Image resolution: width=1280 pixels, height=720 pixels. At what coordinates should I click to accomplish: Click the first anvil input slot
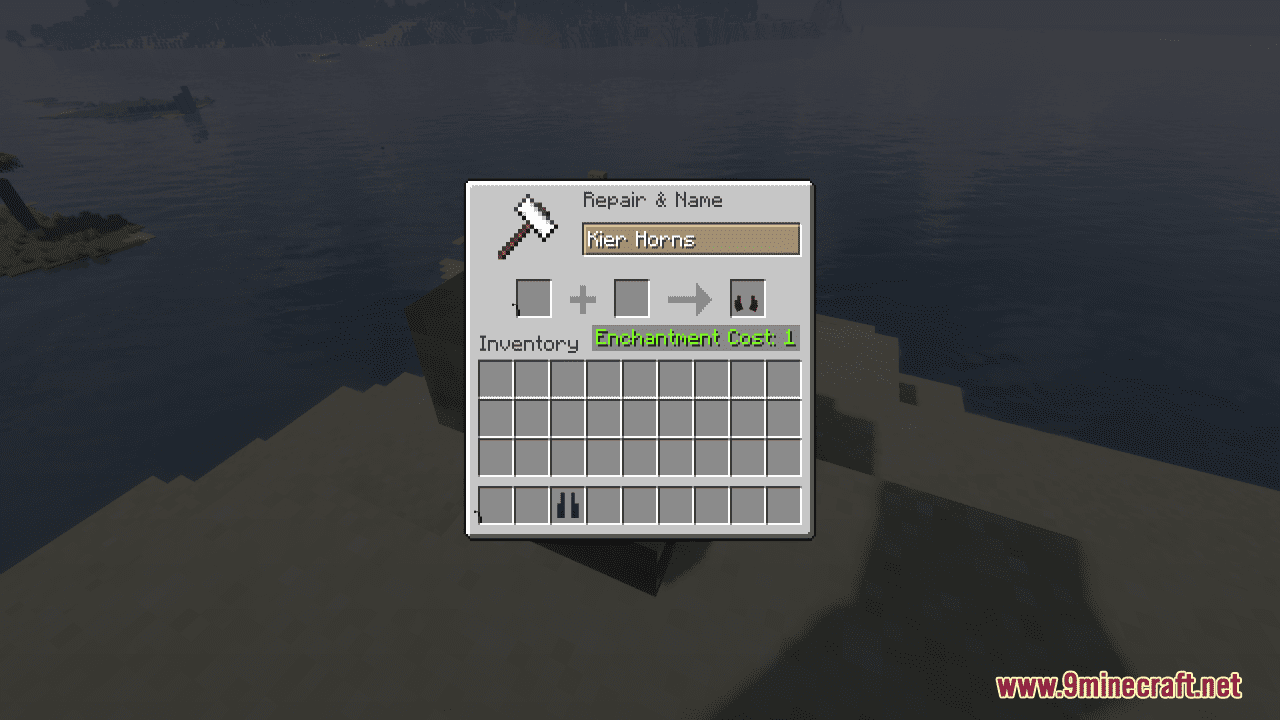click(535, 298)
